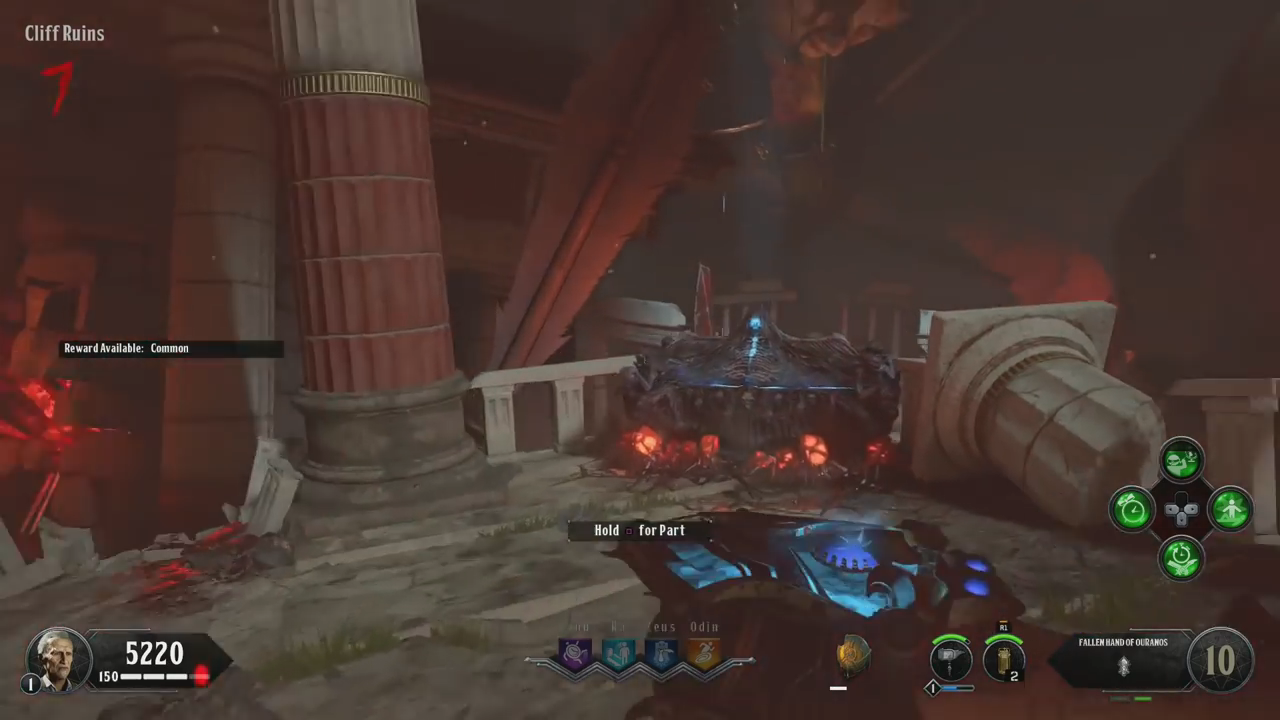The height and width of the screenshot is (720, 1280).
Task: Click the blue Zeus perk icon
Action: pyautogui.click(x=661, y=654)
